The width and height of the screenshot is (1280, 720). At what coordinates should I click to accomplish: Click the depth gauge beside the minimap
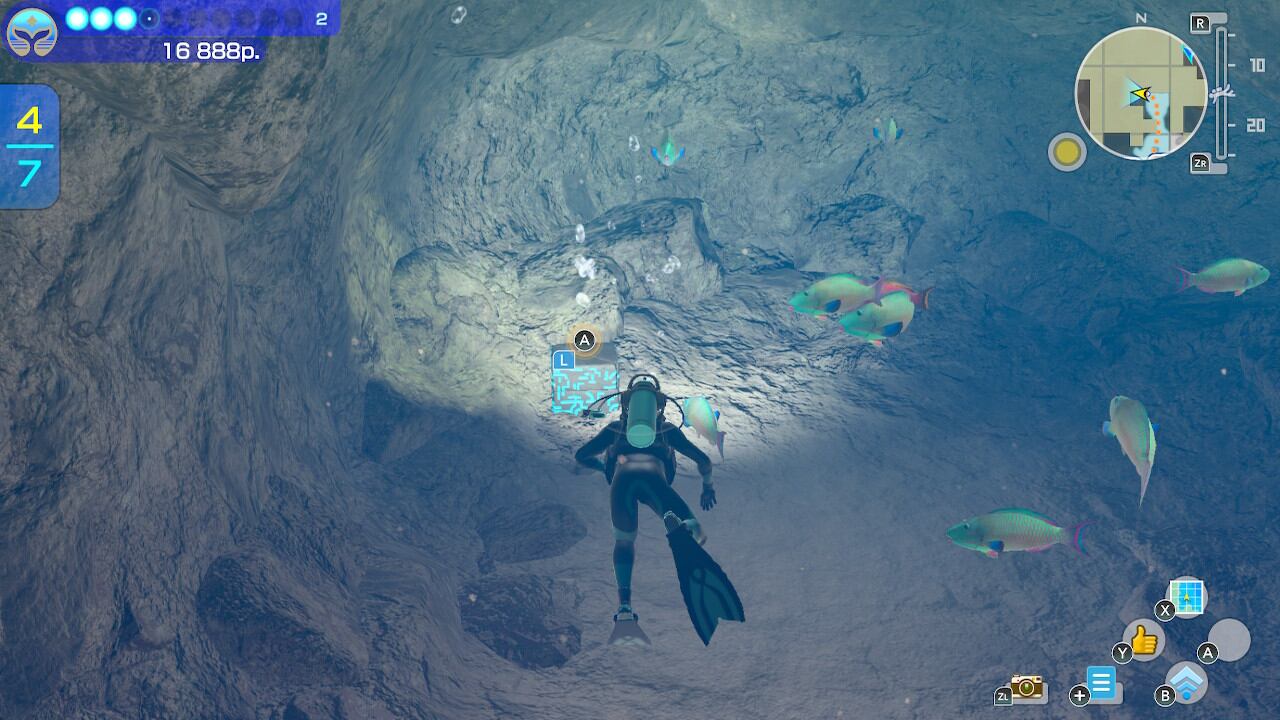coord(1221,93)
